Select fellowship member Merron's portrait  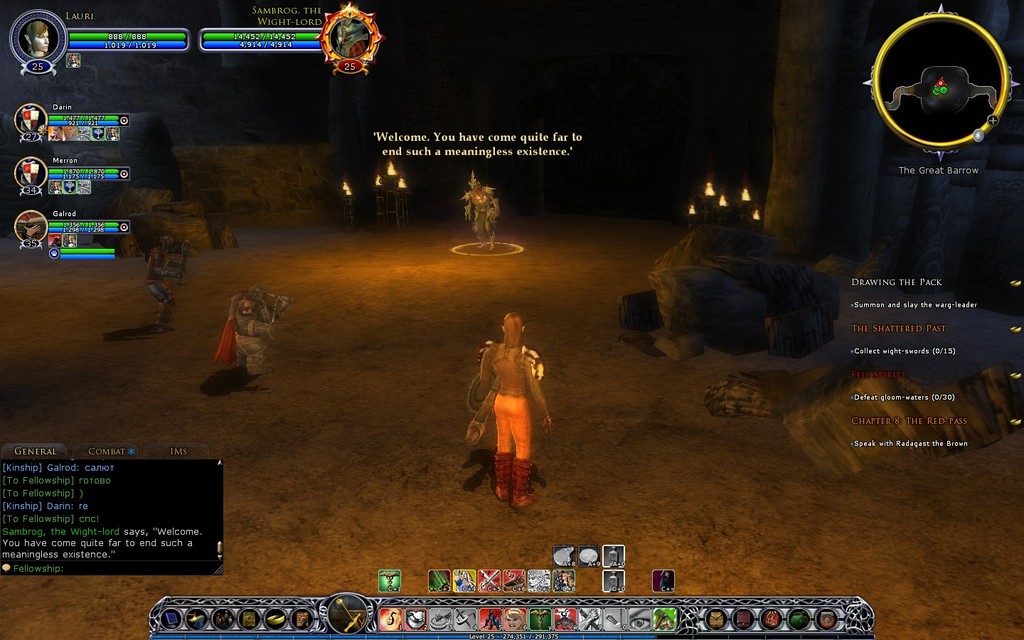point(32,173)
